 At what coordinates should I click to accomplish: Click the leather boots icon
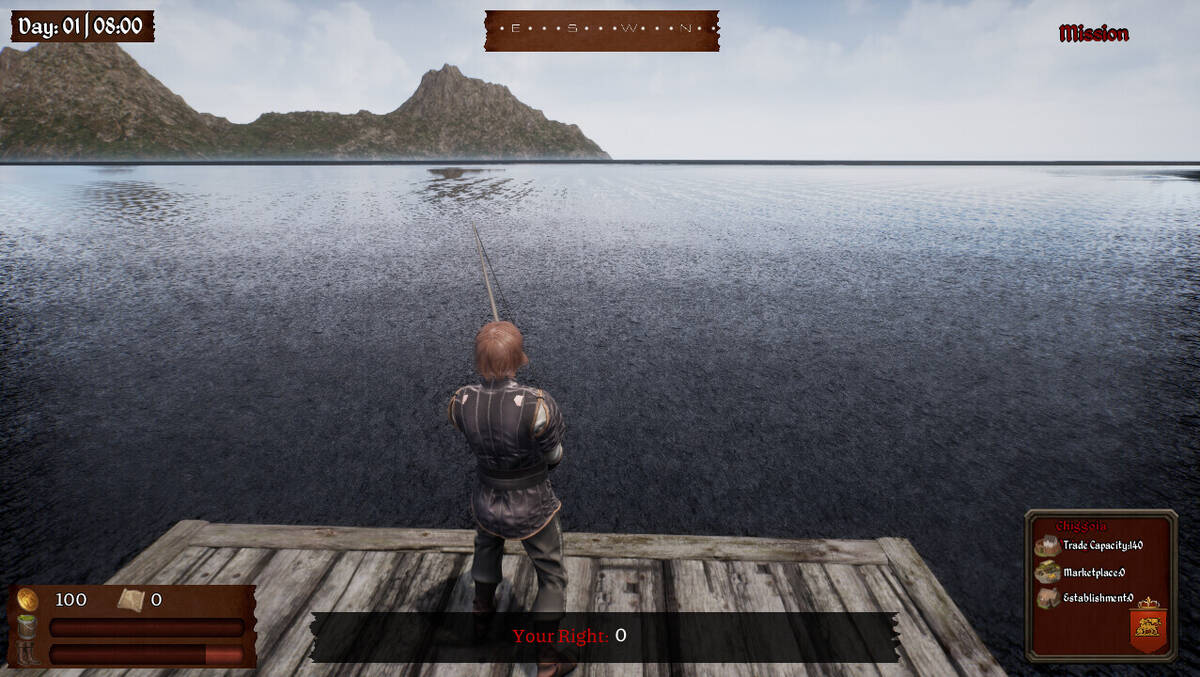27,654
